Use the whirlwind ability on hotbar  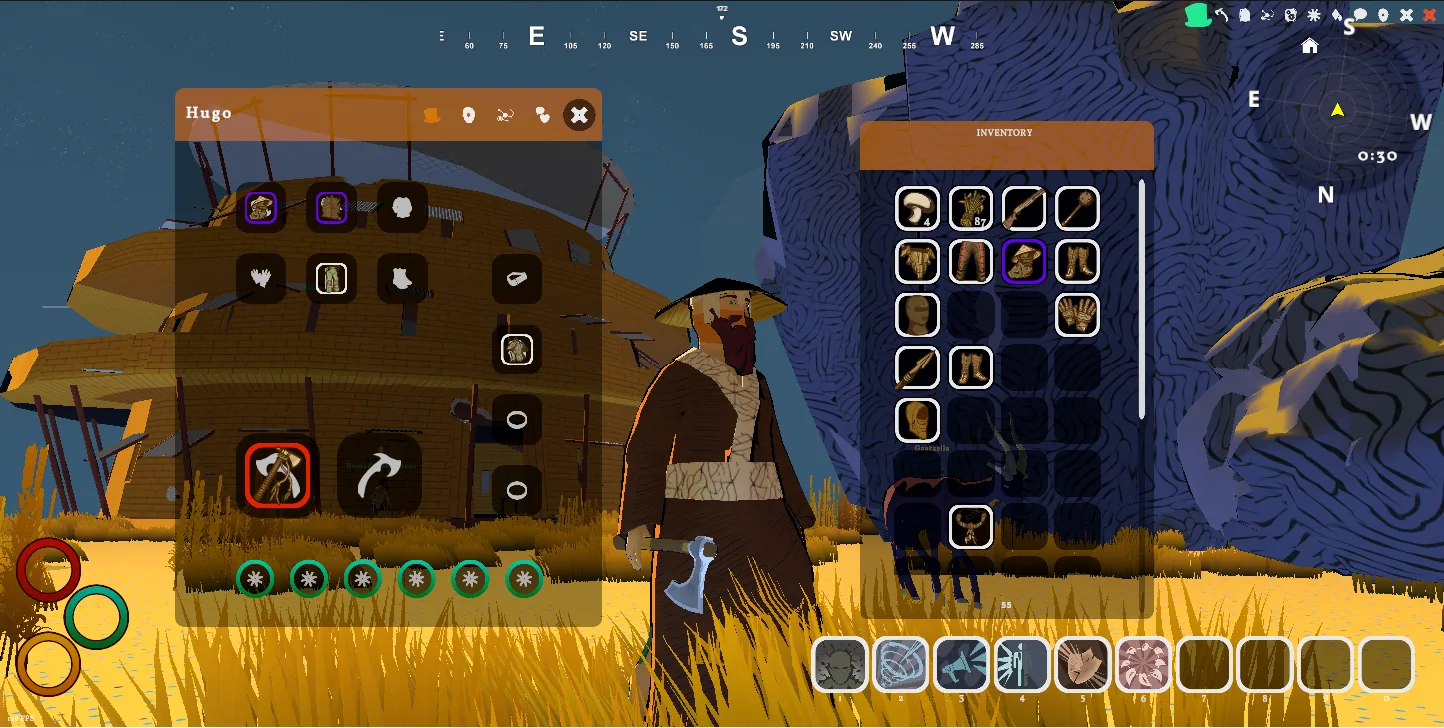click(901, 665)
